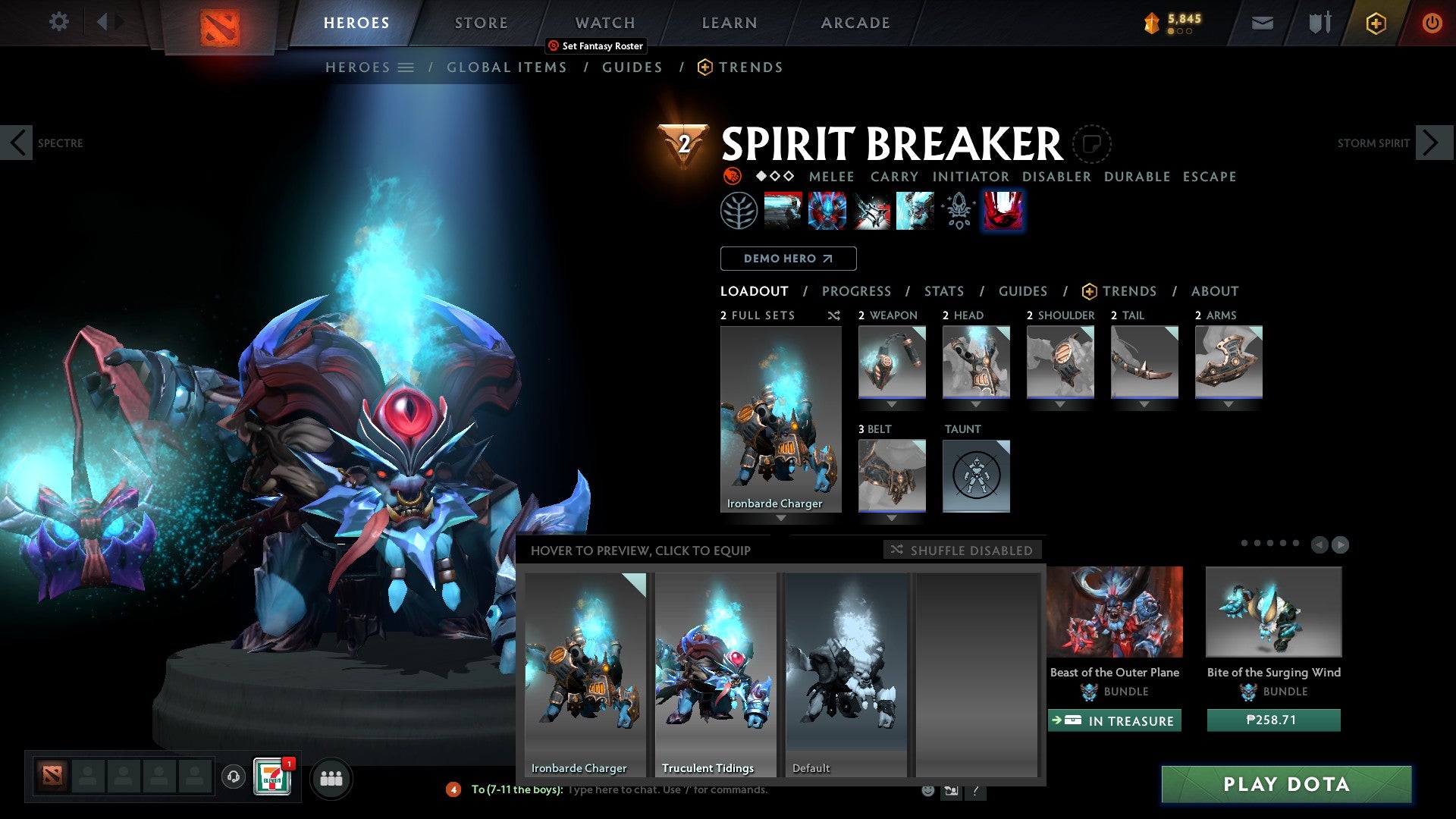This screenshot has width=1456, height=819.
Task: Toggle the shuffle icon next to Full Sets
Action: pyautogui.click(x=833, y=315)
